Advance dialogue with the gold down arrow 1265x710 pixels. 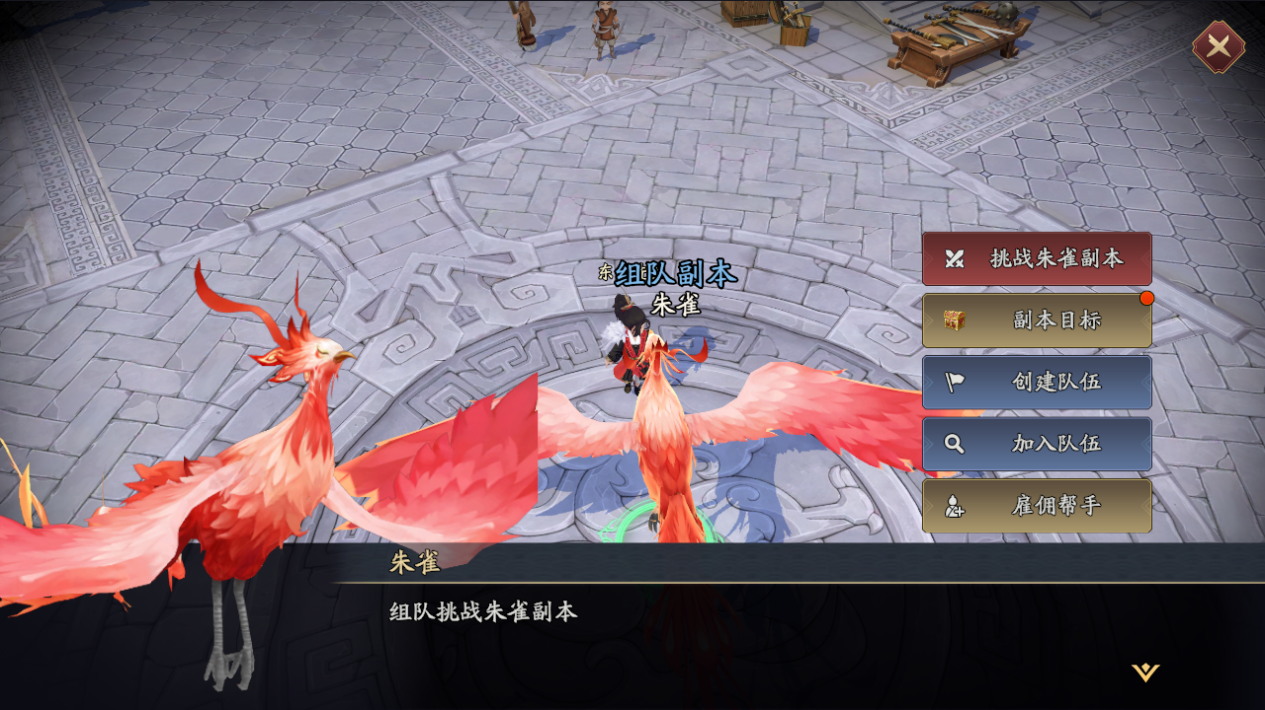tap(1145, 672)
